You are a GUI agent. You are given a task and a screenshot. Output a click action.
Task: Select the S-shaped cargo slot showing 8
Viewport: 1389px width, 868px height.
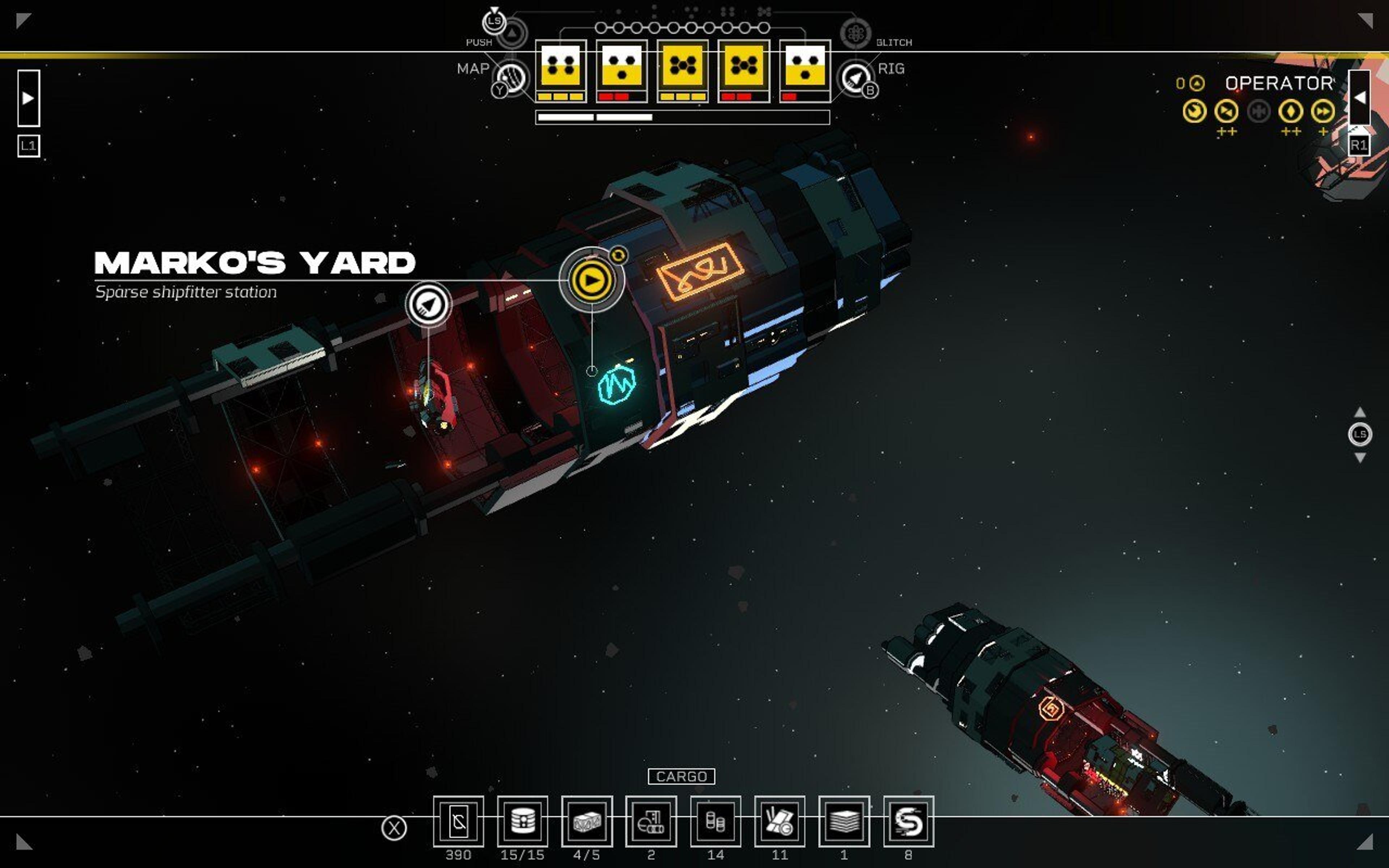(908, 821)
